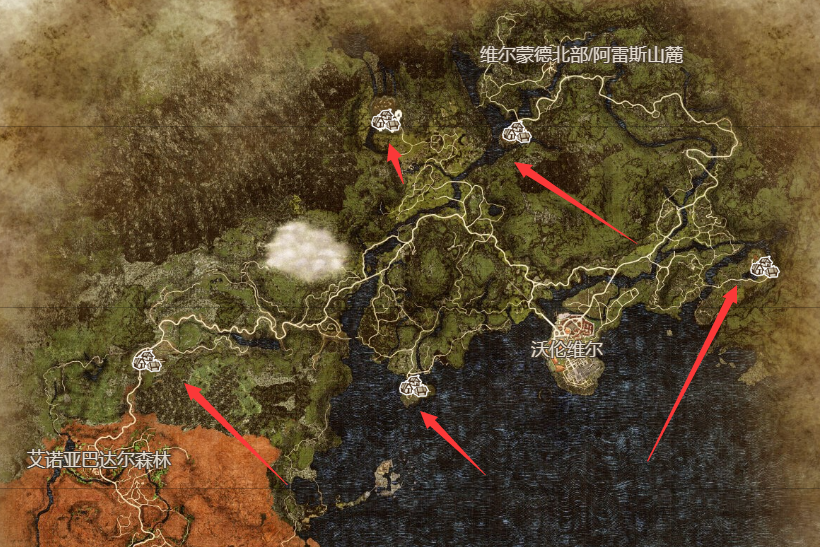Select the rock marker east of Vernworth's bay

[764, 267]
